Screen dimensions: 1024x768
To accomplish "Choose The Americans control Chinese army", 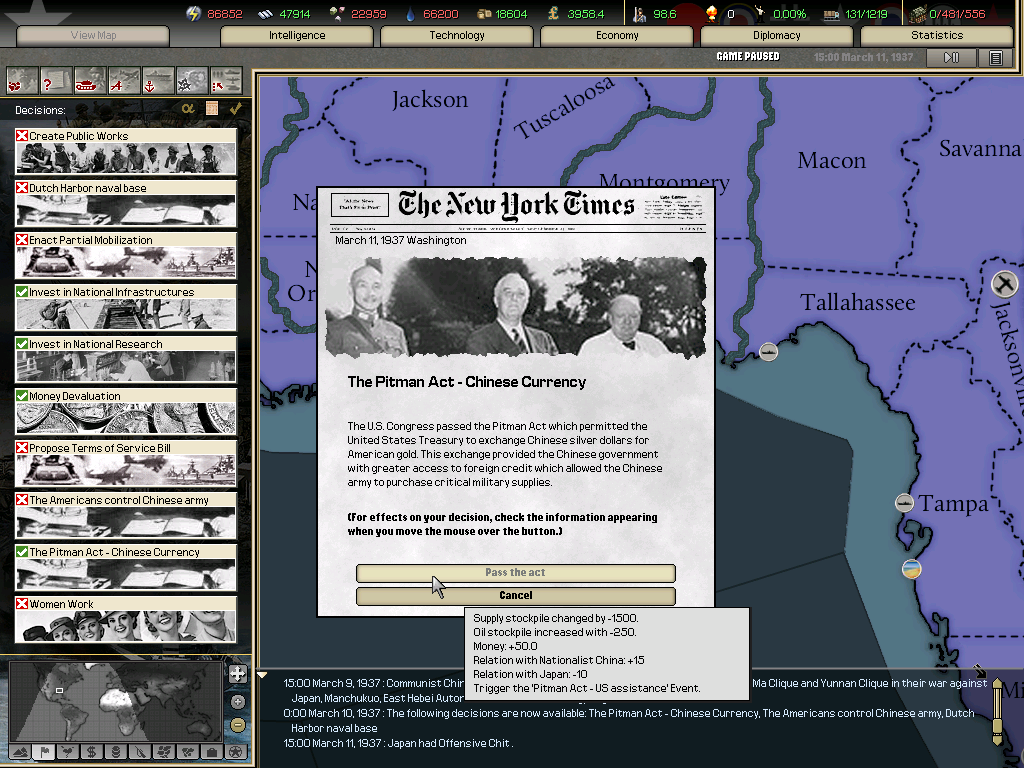I will [126, 515].
